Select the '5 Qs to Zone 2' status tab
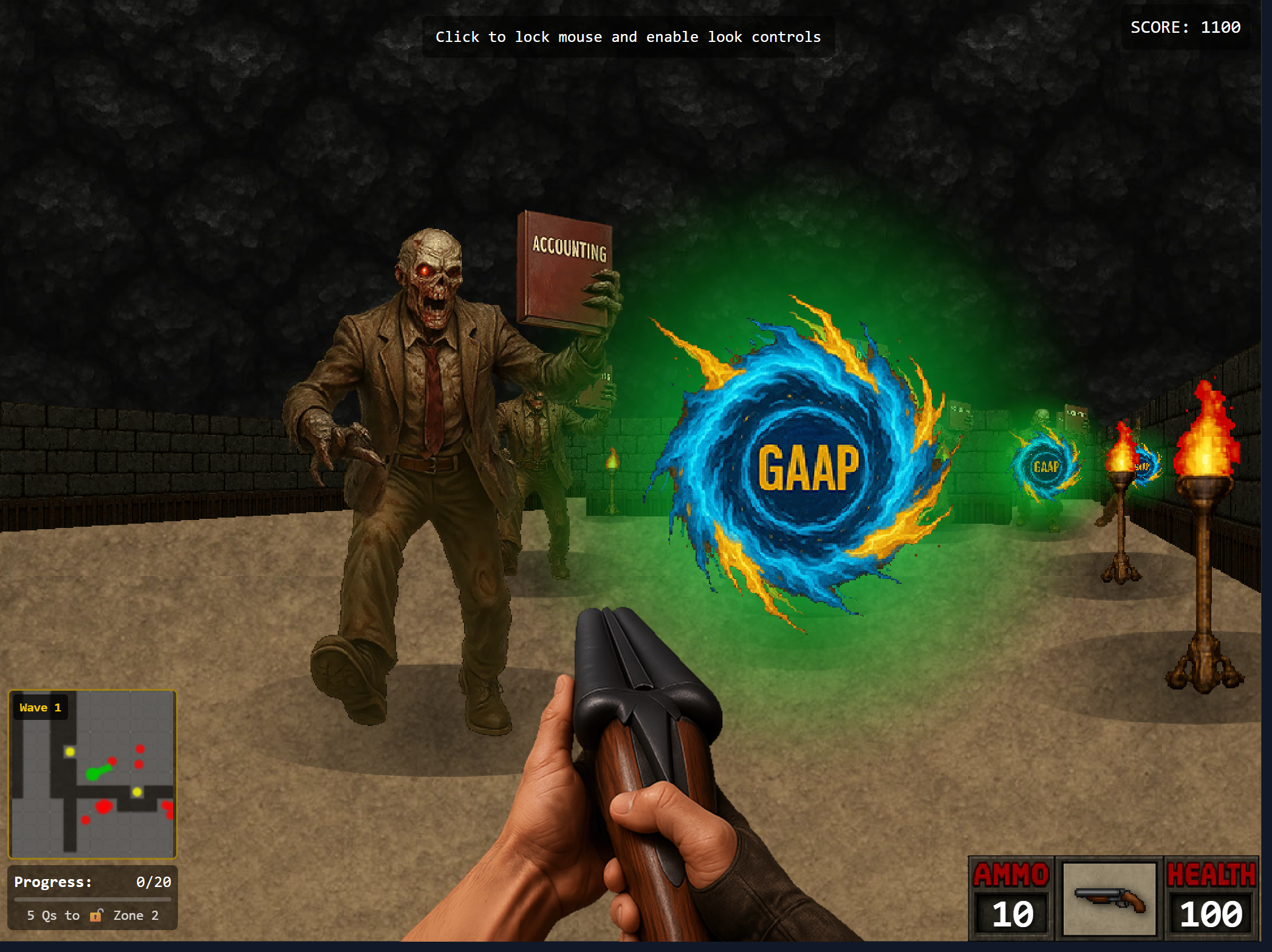1272x952 pixels. (x=92, y=916)
